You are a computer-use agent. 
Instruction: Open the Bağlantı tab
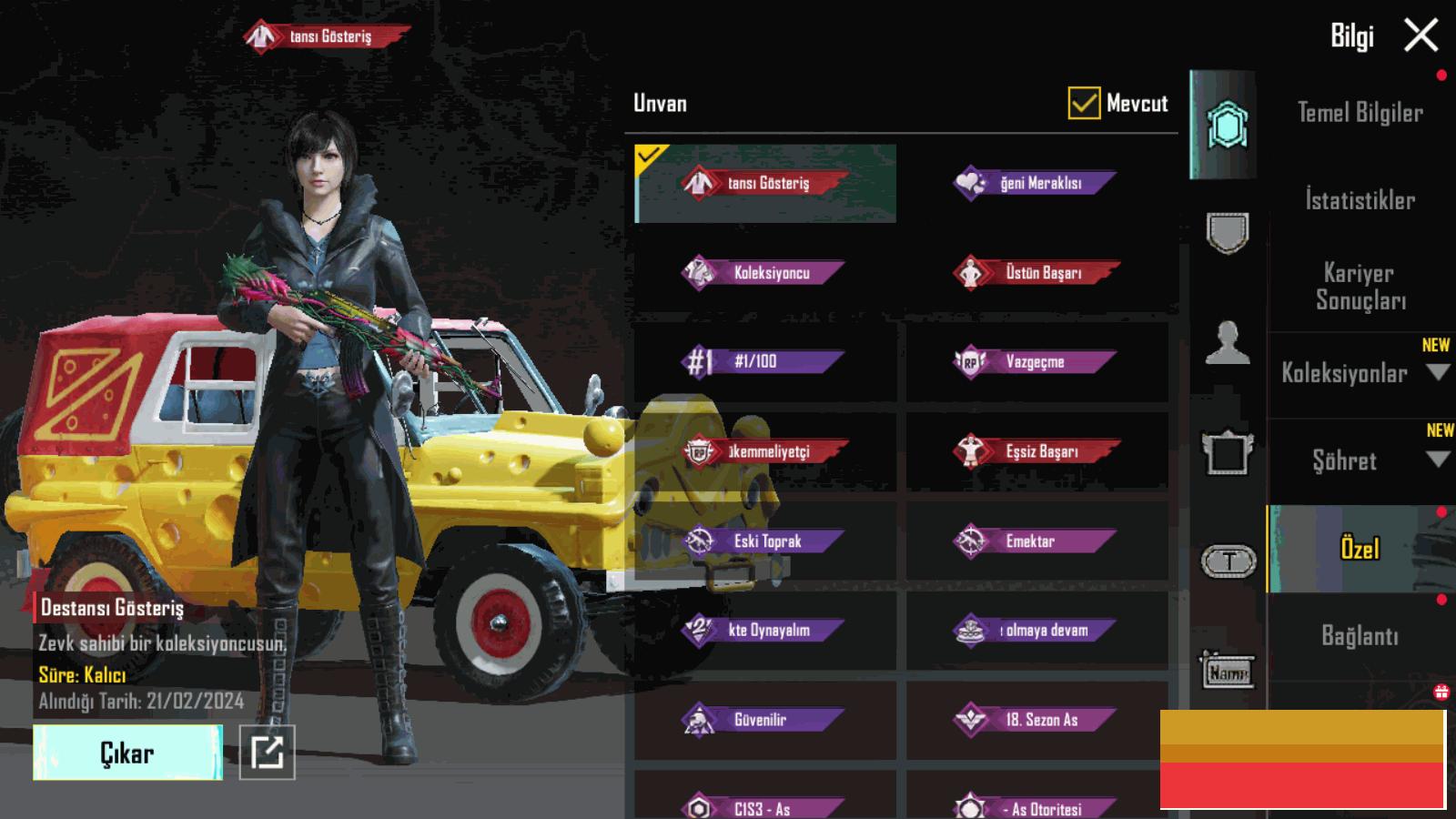(x=1360, y=636)
